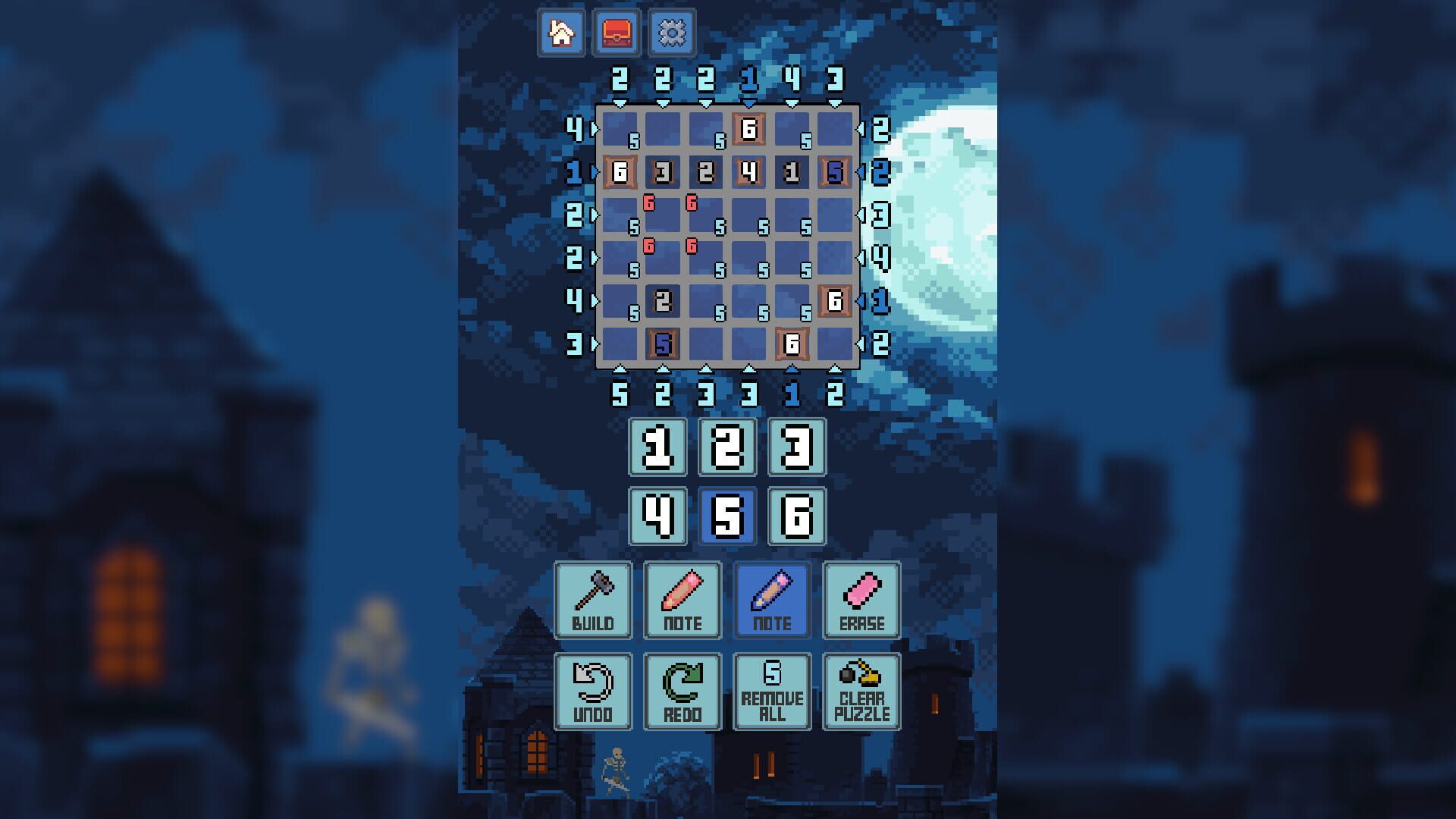Select the blue Note pencil tool
The width and height of the screenshot is (1456, 819).
click(771, 599)
